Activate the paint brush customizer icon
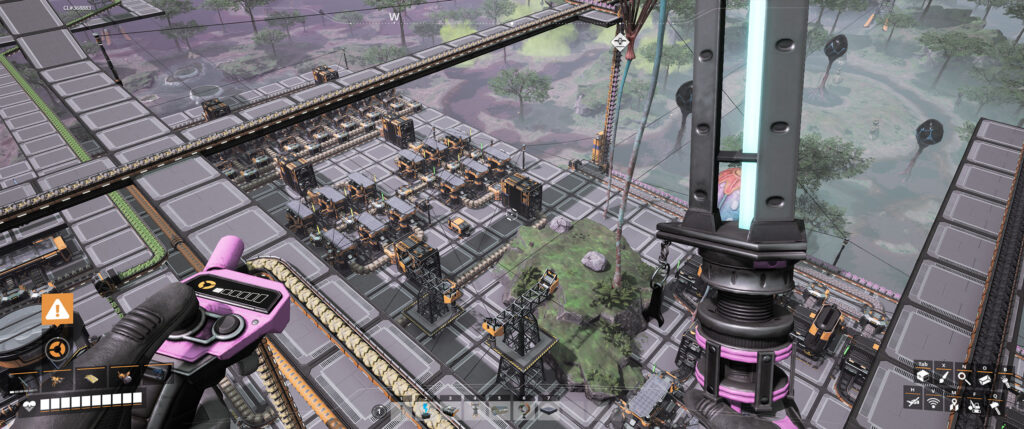 point(943,376)
